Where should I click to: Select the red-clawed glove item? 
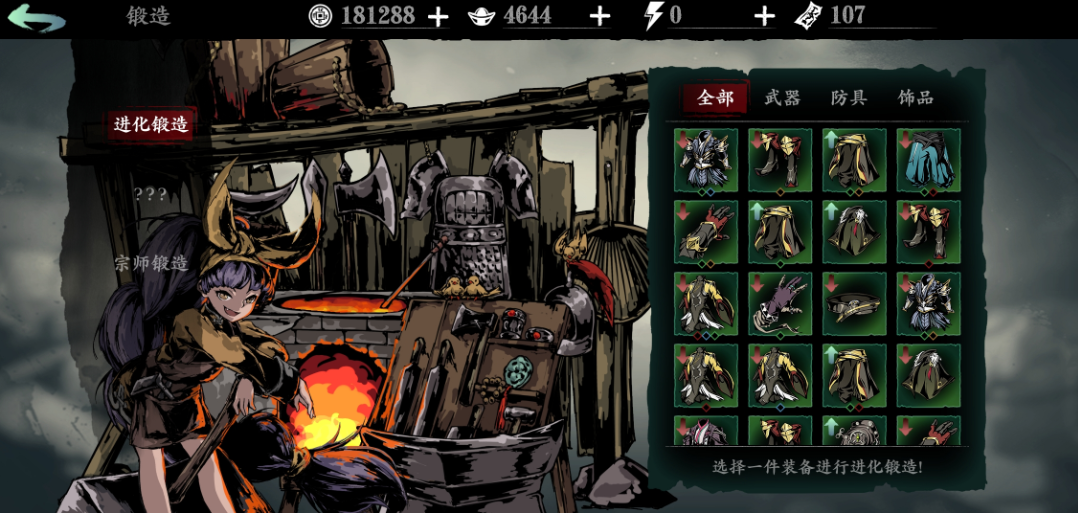tap(706, 231)
